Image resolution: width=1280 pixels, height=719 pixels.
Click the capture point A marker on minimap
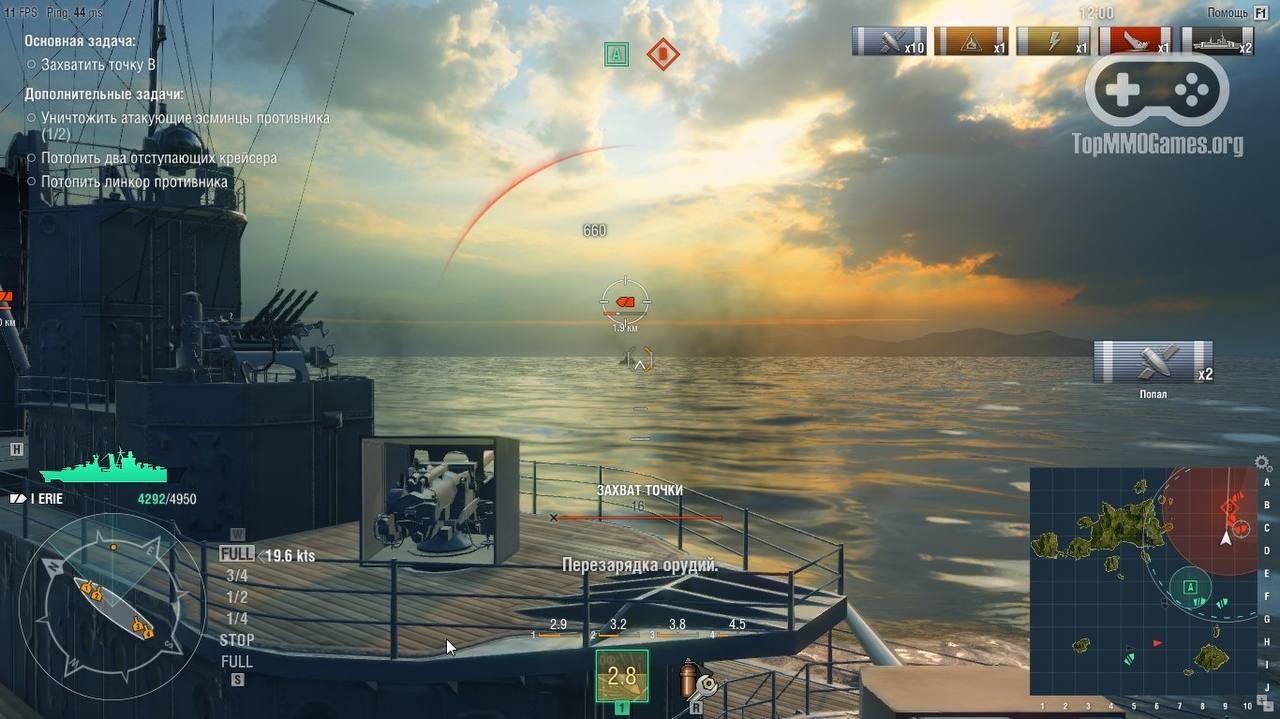(x=1190, y=587)
